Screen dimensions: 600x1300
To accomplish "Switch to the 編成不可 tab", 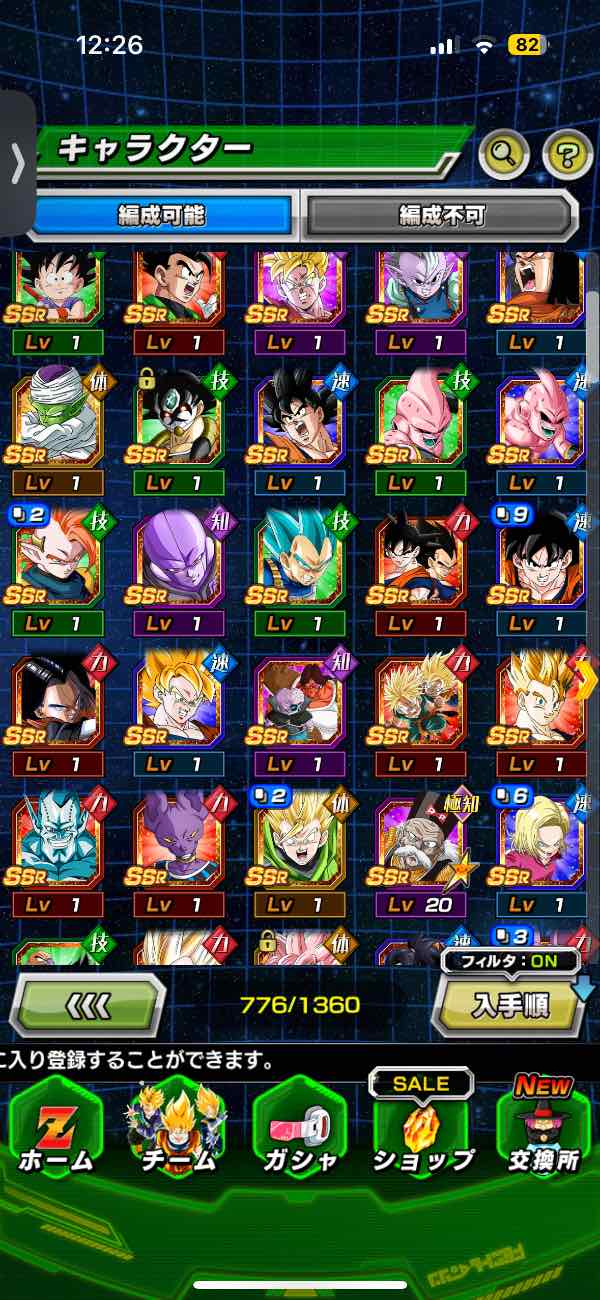I will click(x=440, y=213).
